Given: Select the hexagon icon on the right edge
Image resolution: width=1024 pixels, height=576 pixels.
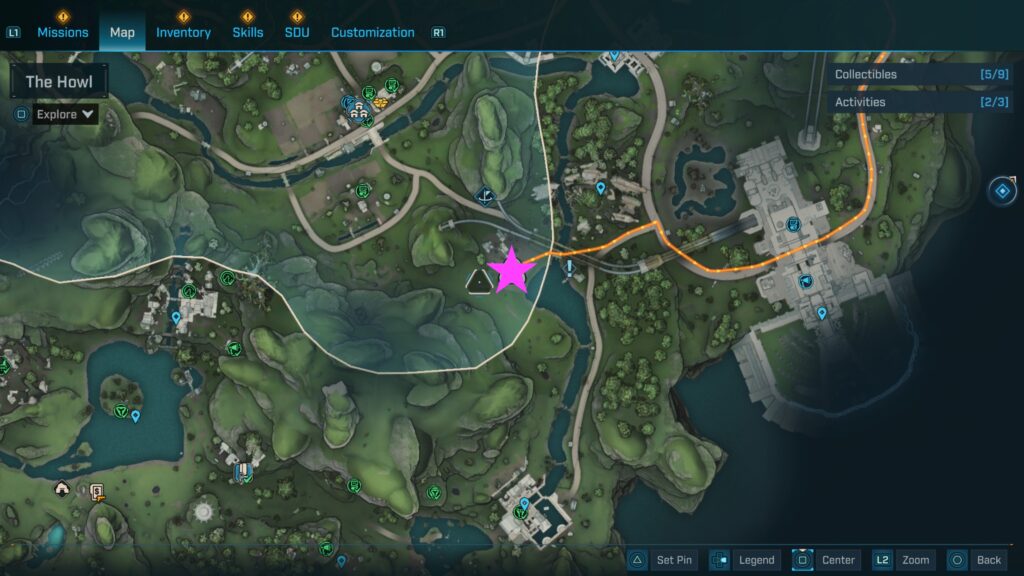Looking at the screenshot, I should (x=1002, y=190).
